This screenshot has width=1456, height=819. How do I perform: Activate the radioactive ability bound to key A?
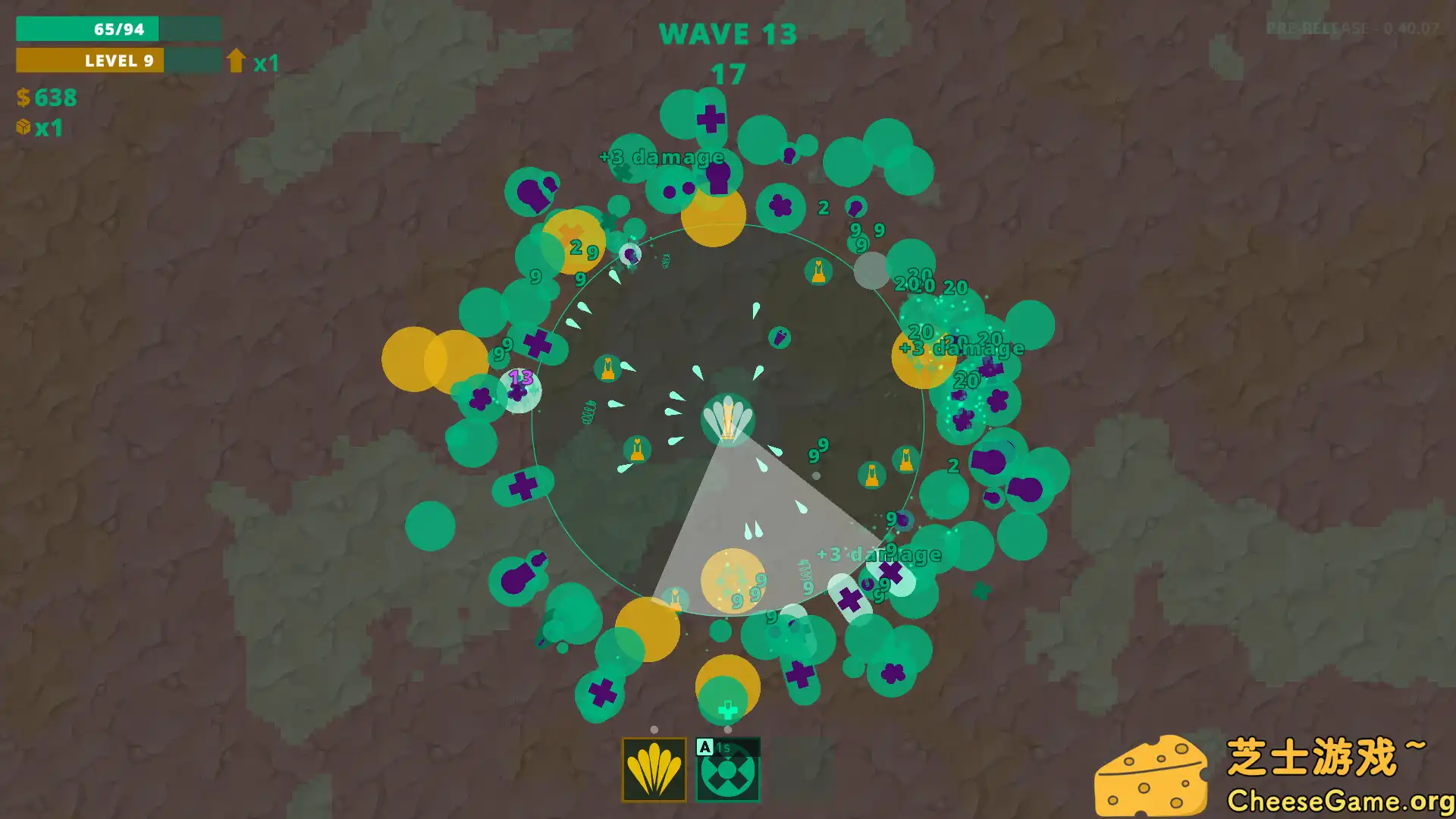pyautogui.click(x=727, y=770)
